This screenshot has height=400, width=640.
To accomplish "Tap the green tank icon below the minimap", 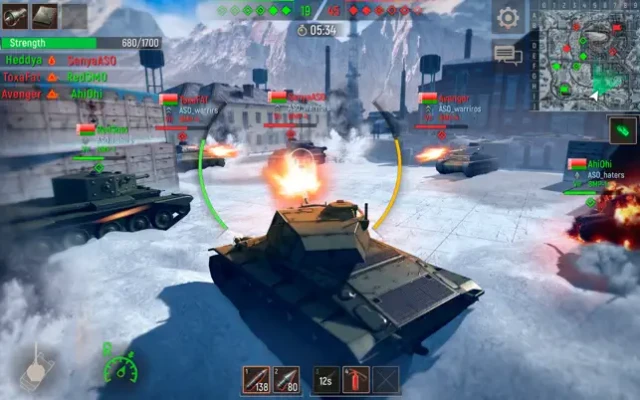I will (x=622, y=130).
